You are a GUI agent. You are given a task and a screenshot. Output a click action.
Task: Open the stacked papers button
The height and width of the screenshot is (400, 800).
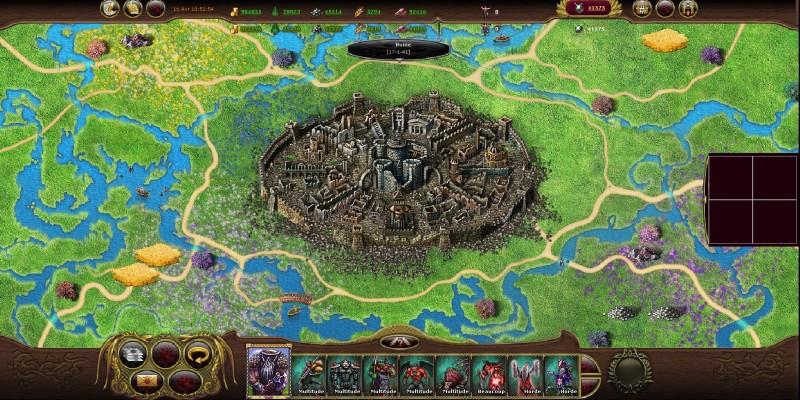(x=132, y=352)
